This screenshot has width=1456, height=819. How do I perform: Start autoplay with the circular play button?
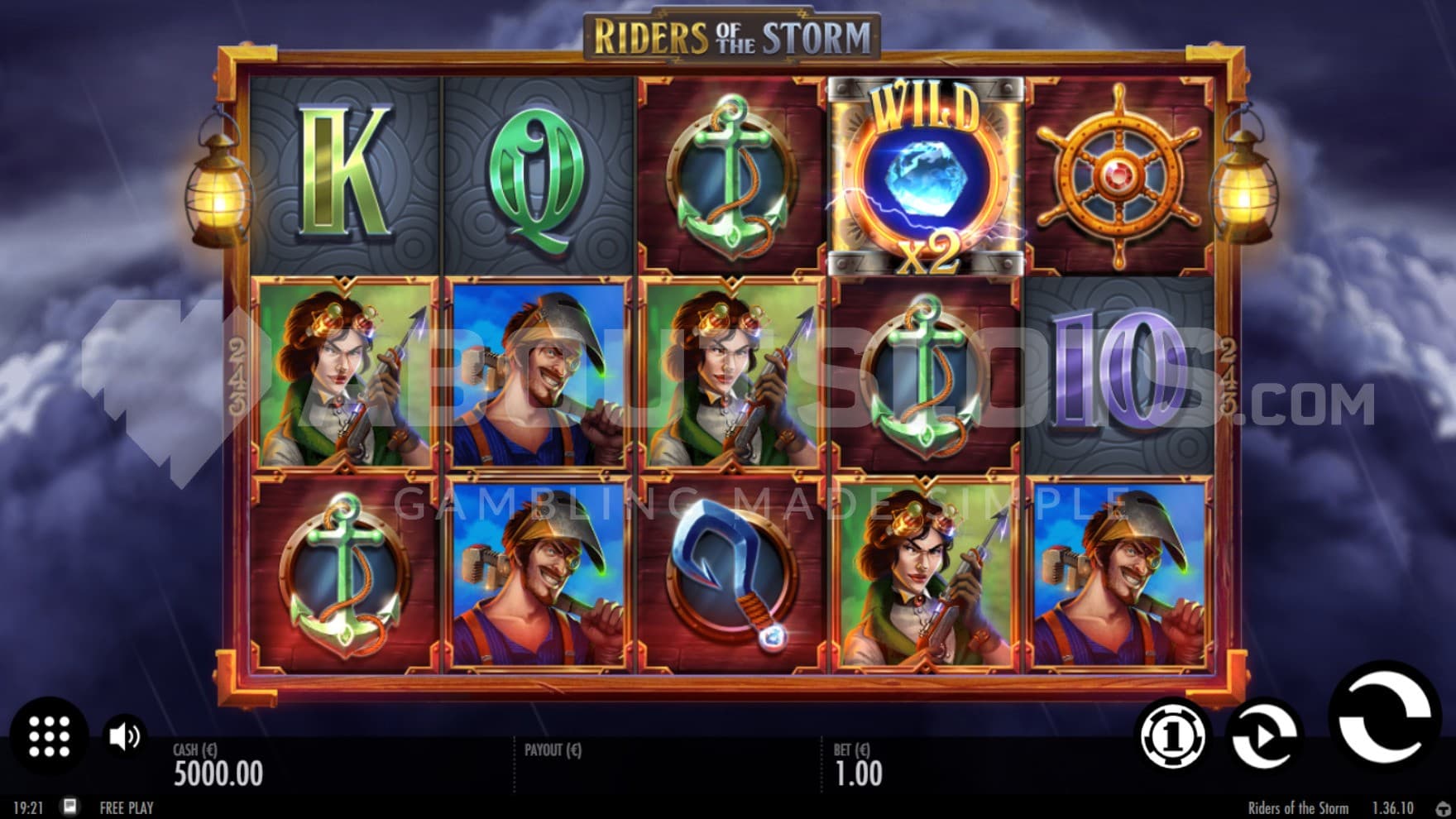pos(1264,735)
